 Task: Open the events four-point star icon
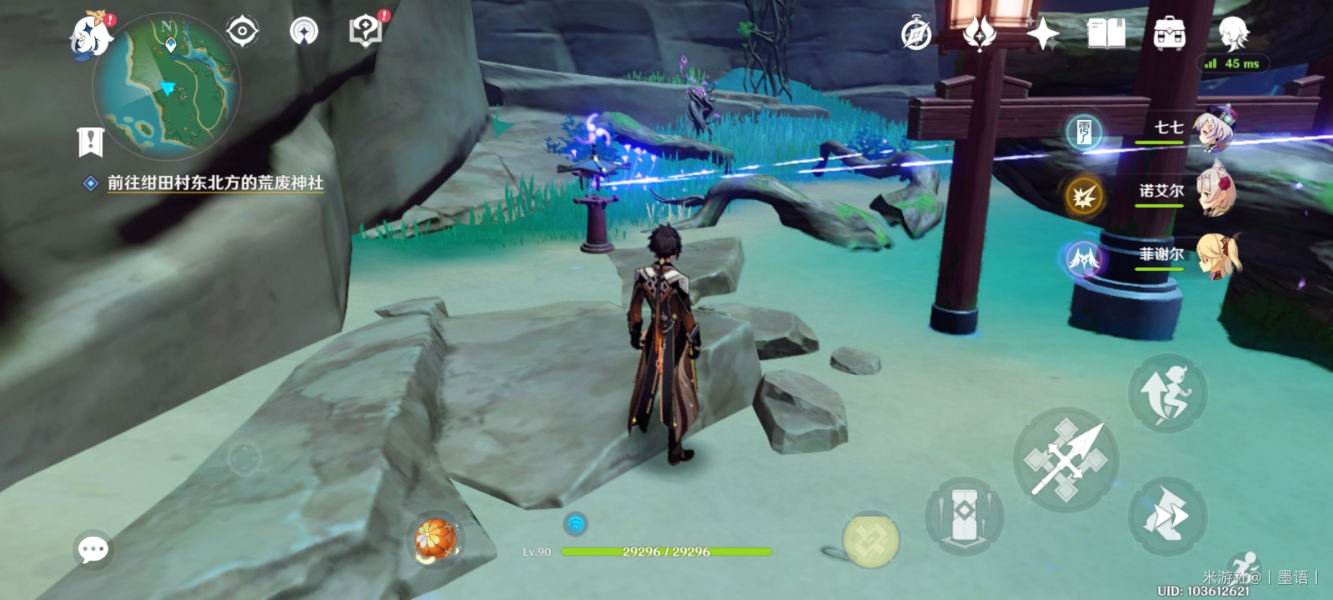[1042, 34]
